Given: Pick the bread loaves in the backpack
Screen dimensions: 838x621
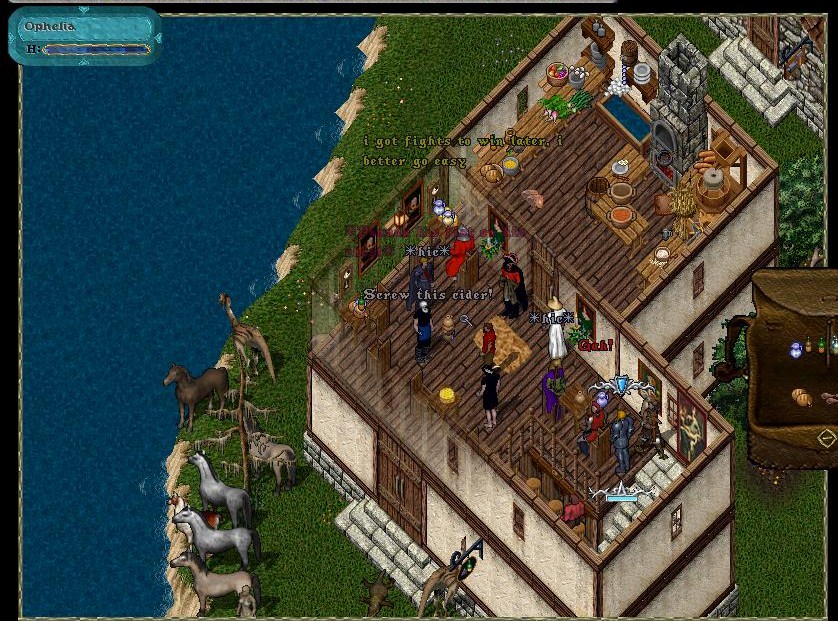Looking at the screenshot, I should [x=802, y=397].
